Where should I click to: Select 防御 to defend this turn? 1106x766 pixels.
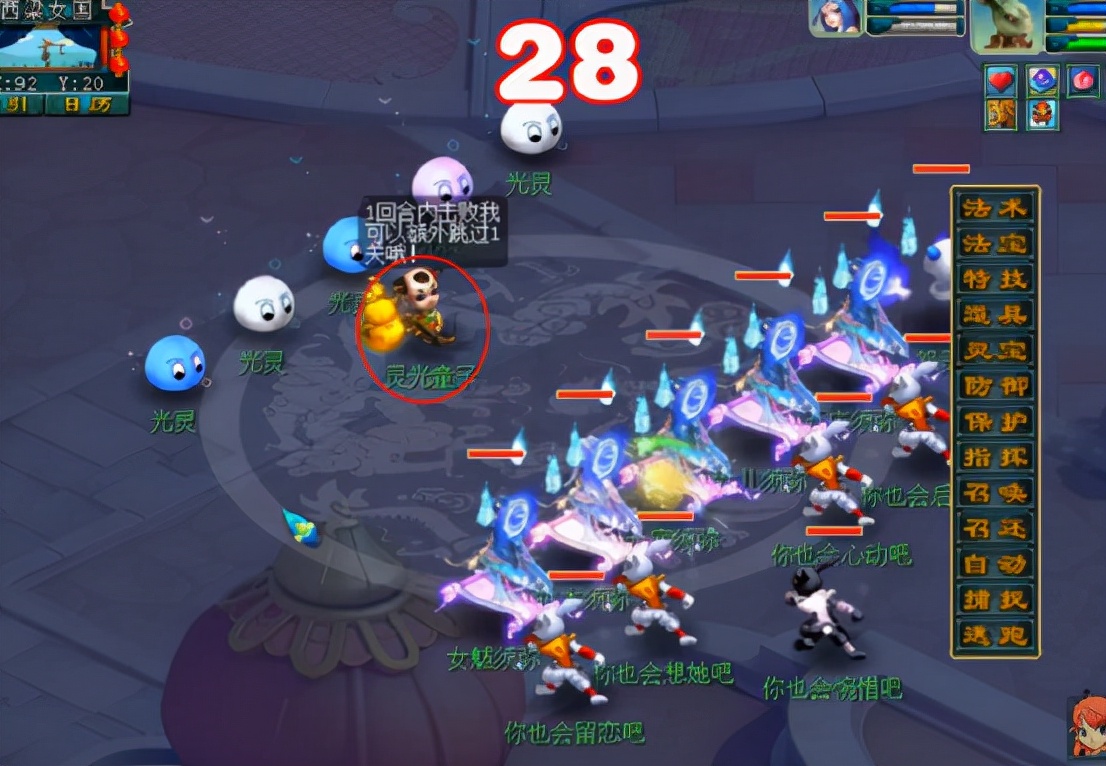[x=994, y=386]
